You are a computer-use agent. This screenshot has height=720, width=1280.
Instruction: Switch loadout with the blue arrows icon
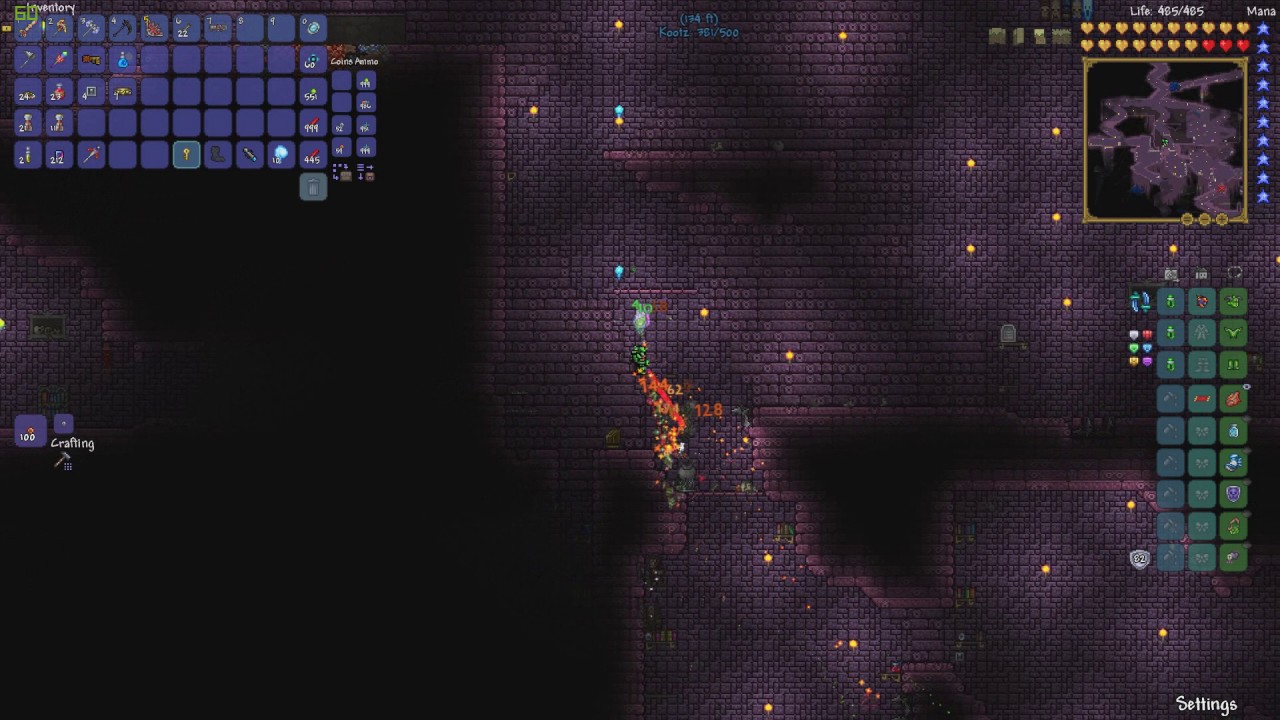click(1140, 301)
